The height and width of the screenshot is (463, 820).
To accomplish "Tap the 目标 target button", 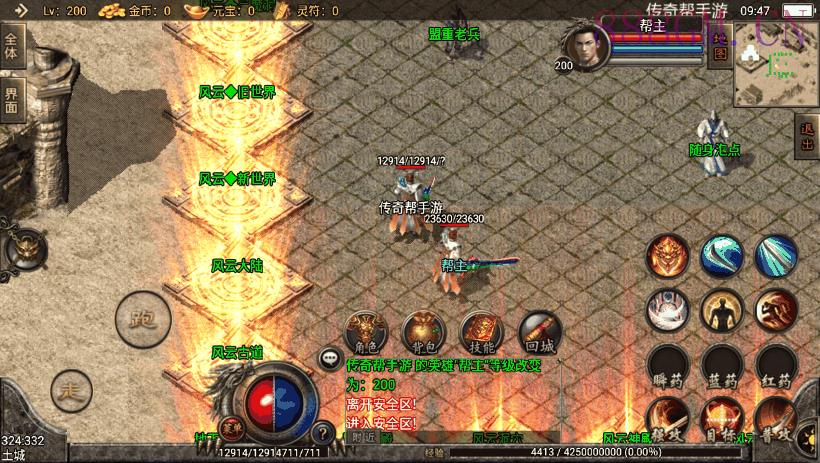I will [x=721, y=419].
